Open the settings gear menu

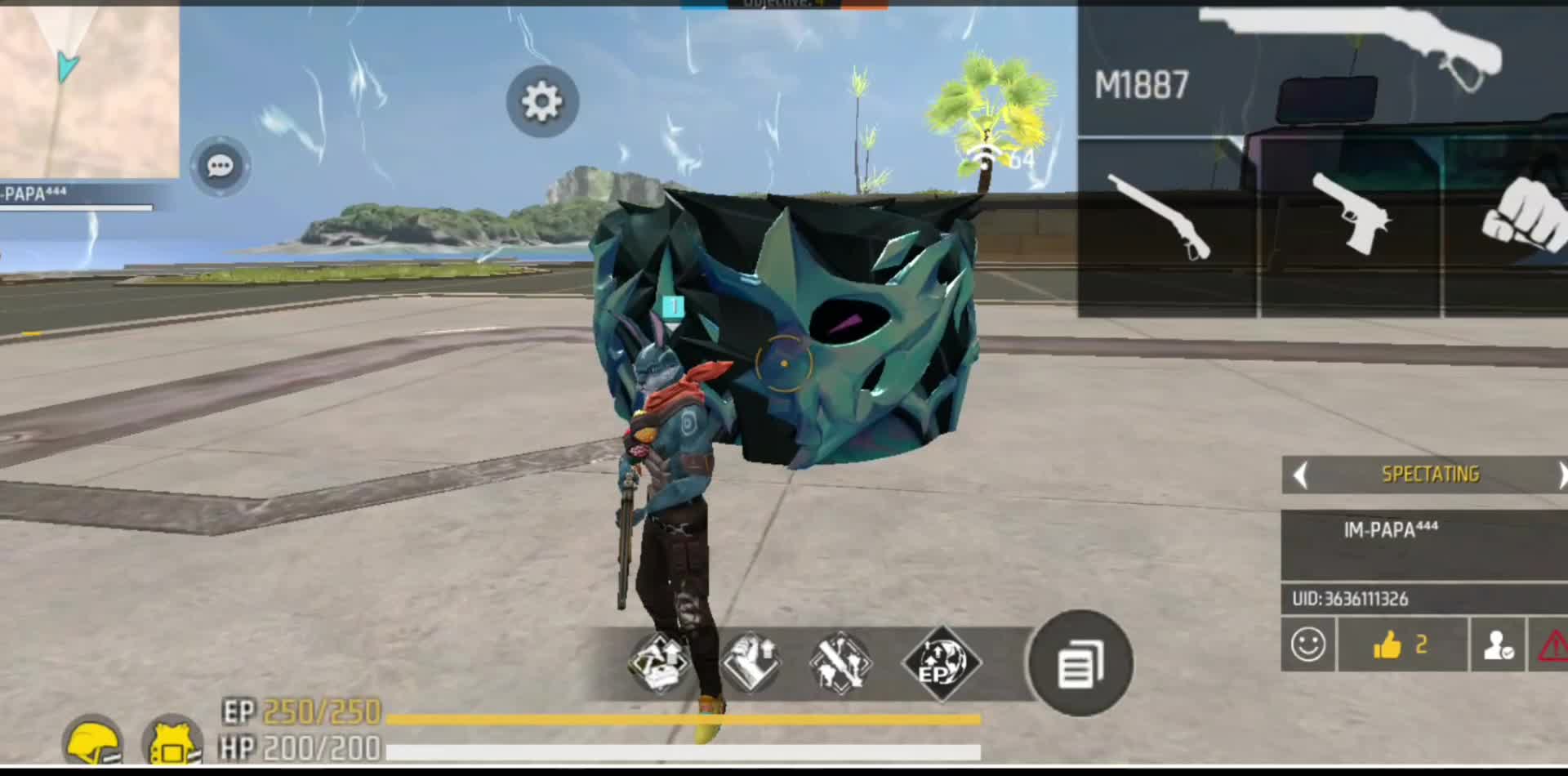point(541,101)
